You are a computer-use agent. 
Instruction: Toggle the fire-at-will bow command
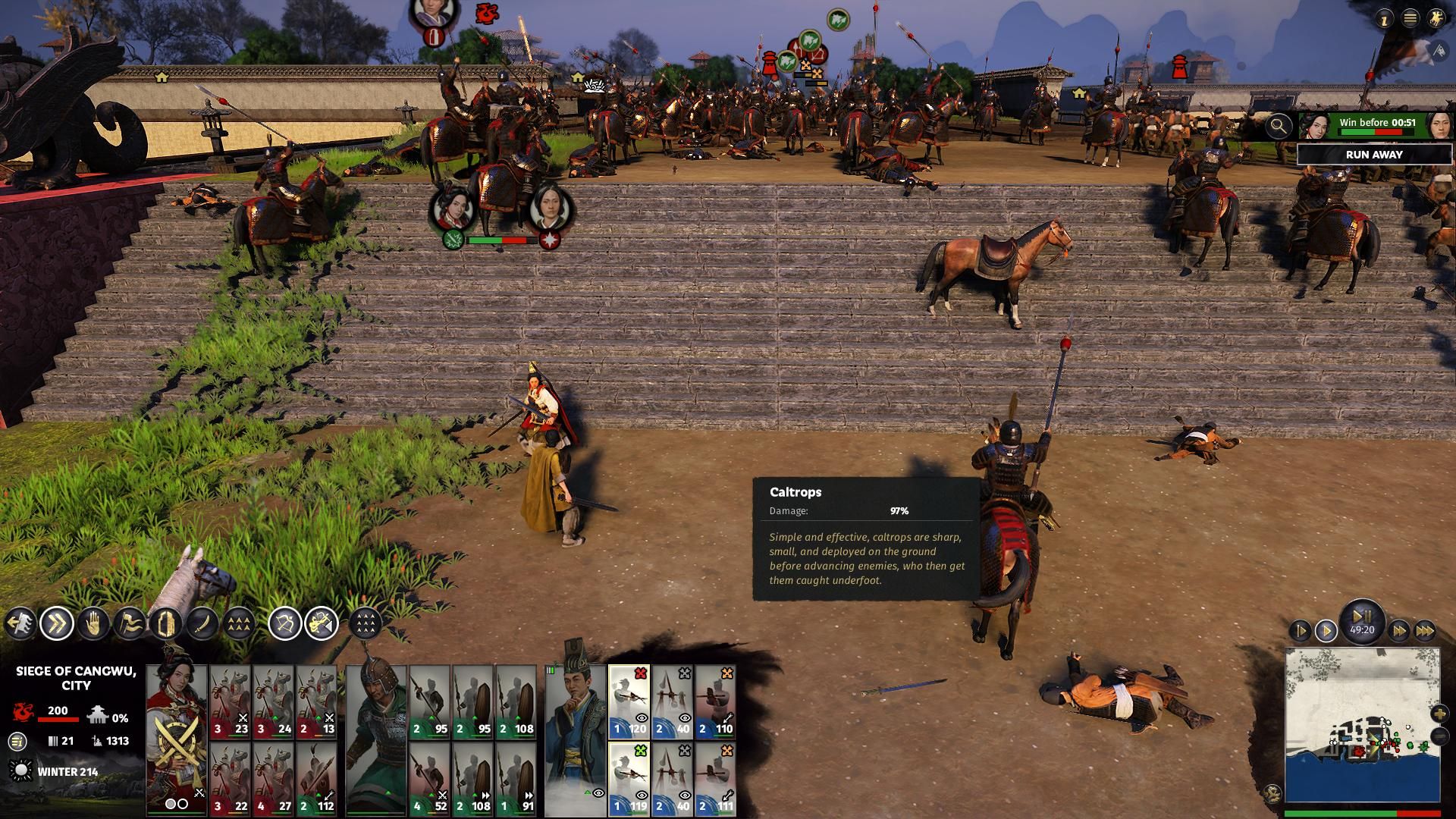285,624
